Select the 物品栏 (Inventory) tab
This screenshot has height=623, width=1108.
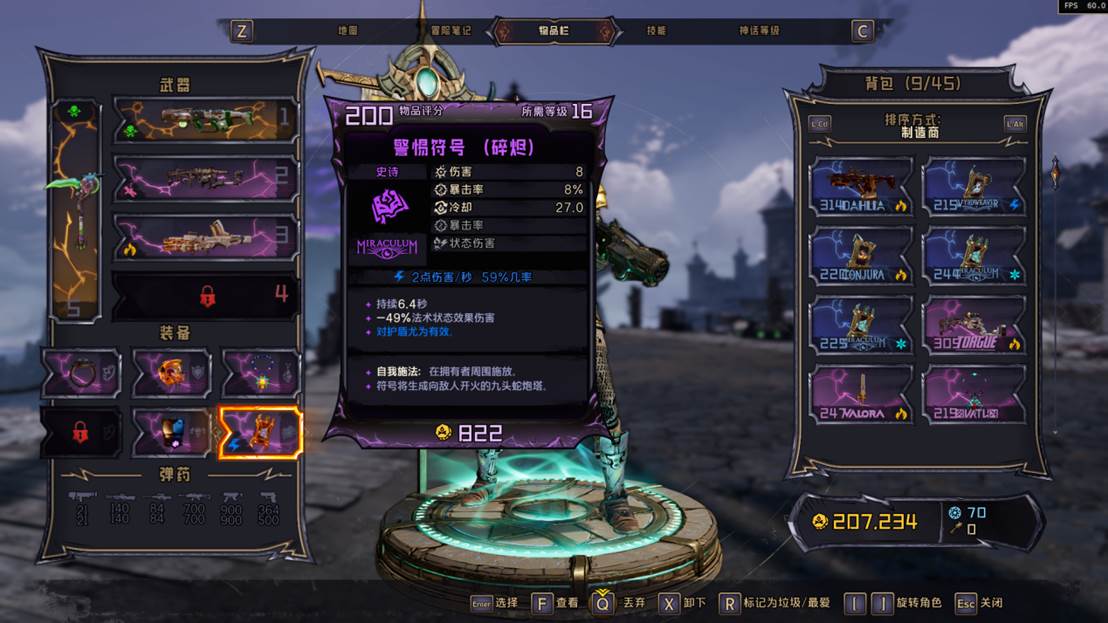[554, 31]
